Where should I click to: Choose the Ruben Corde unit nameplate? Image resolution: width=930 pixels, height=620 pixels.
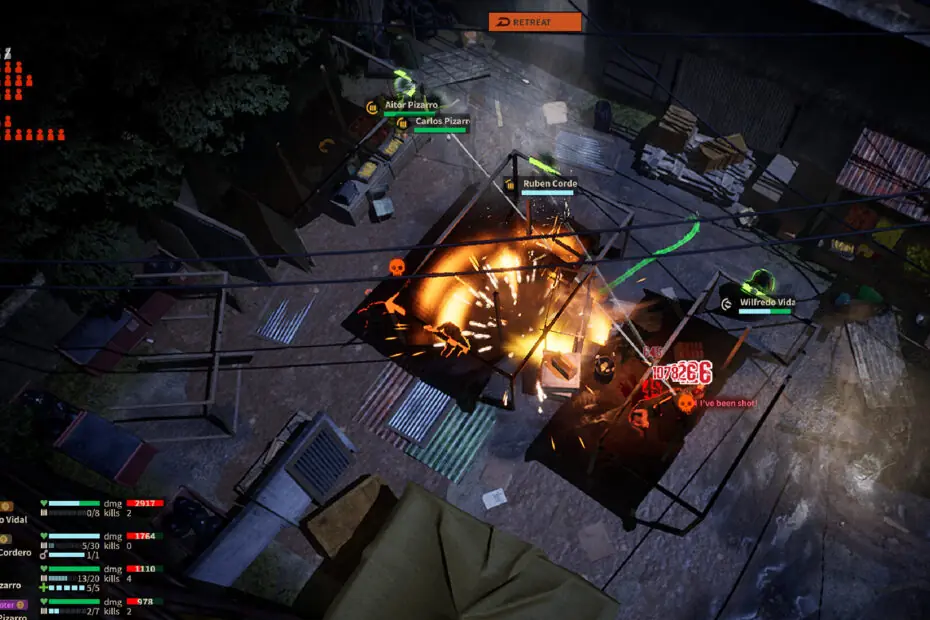pyautogui.click(x=548, y=184)
